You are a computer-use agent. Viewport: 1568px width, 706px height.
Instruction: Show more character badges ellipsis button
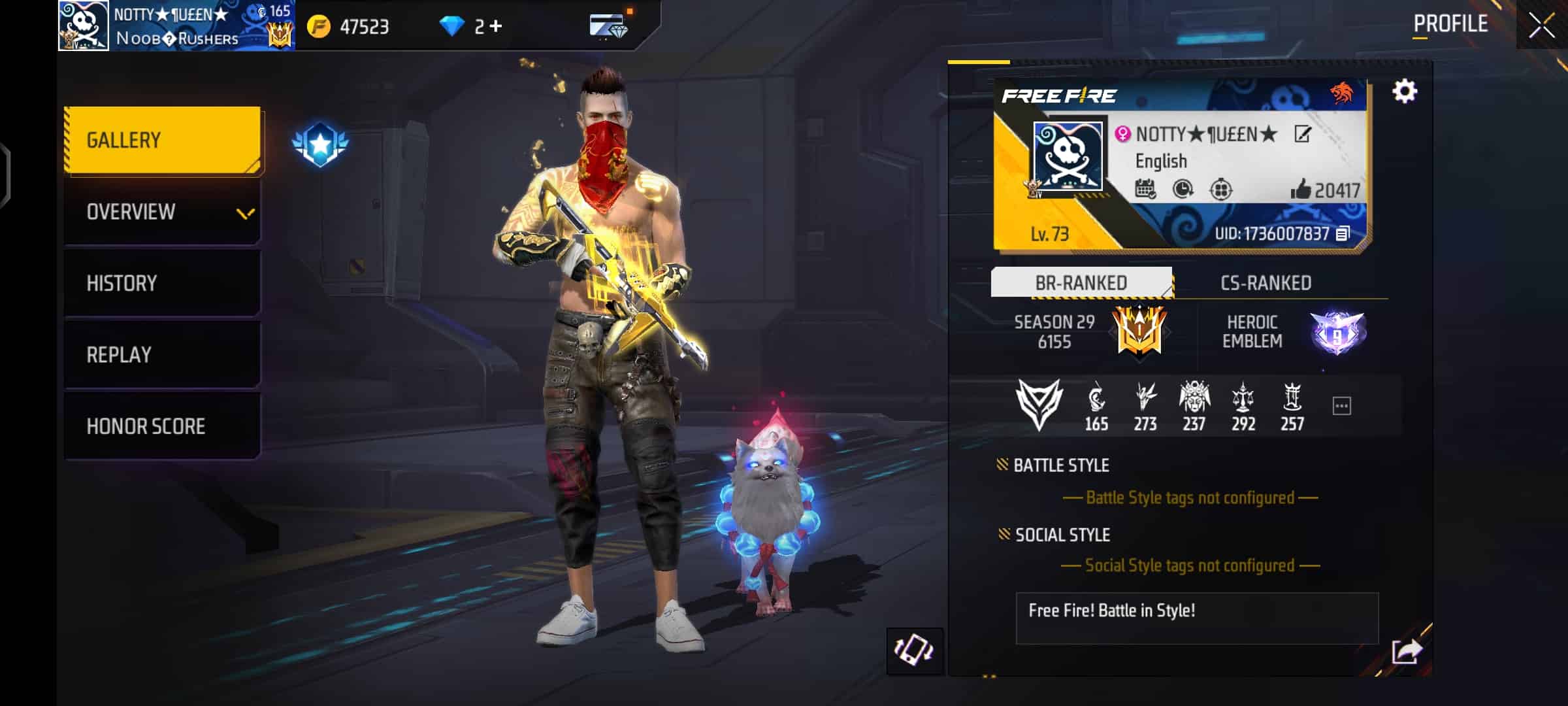[x=1341, y=406]
